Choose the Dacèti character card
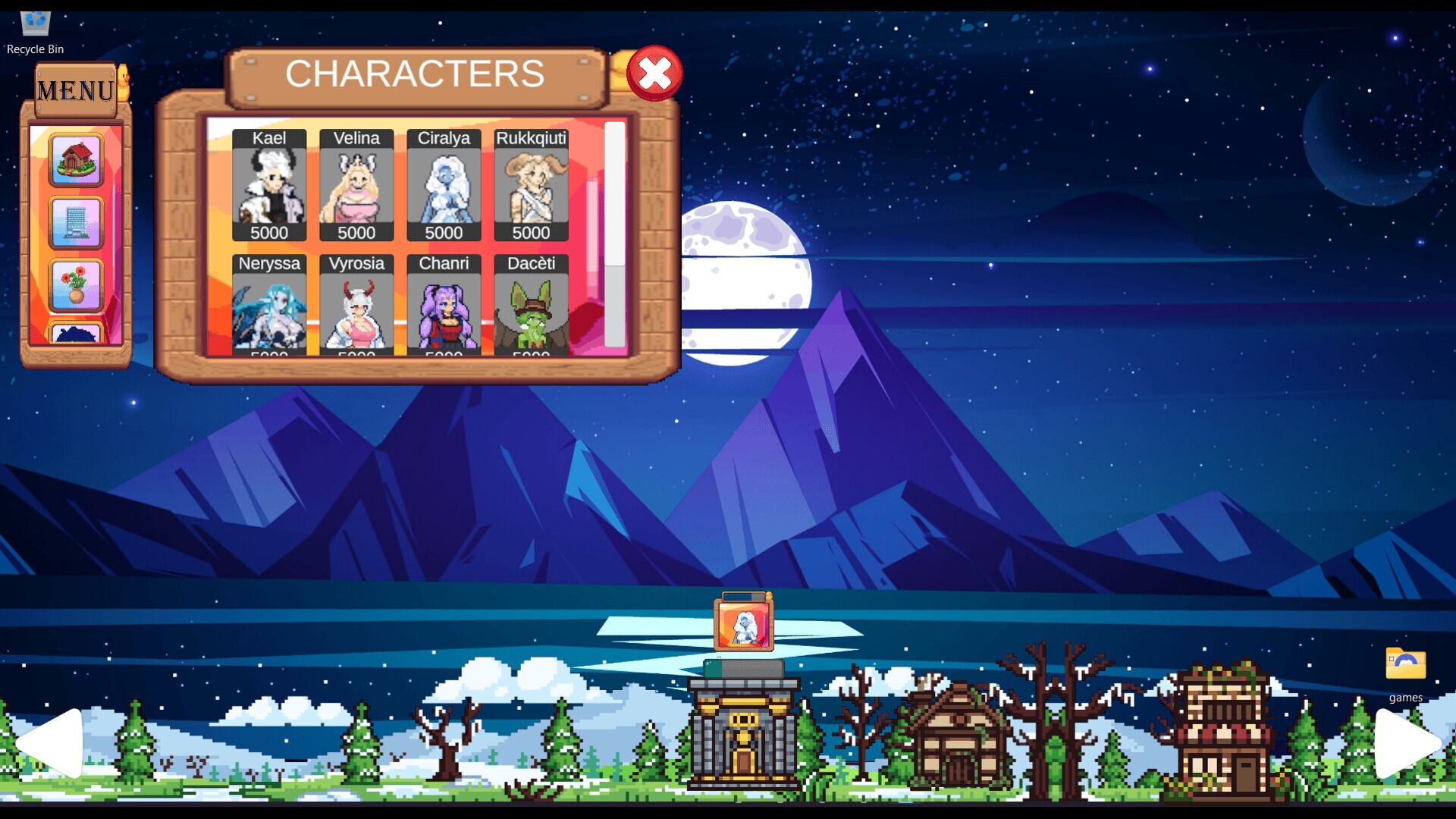 (531, 306)
